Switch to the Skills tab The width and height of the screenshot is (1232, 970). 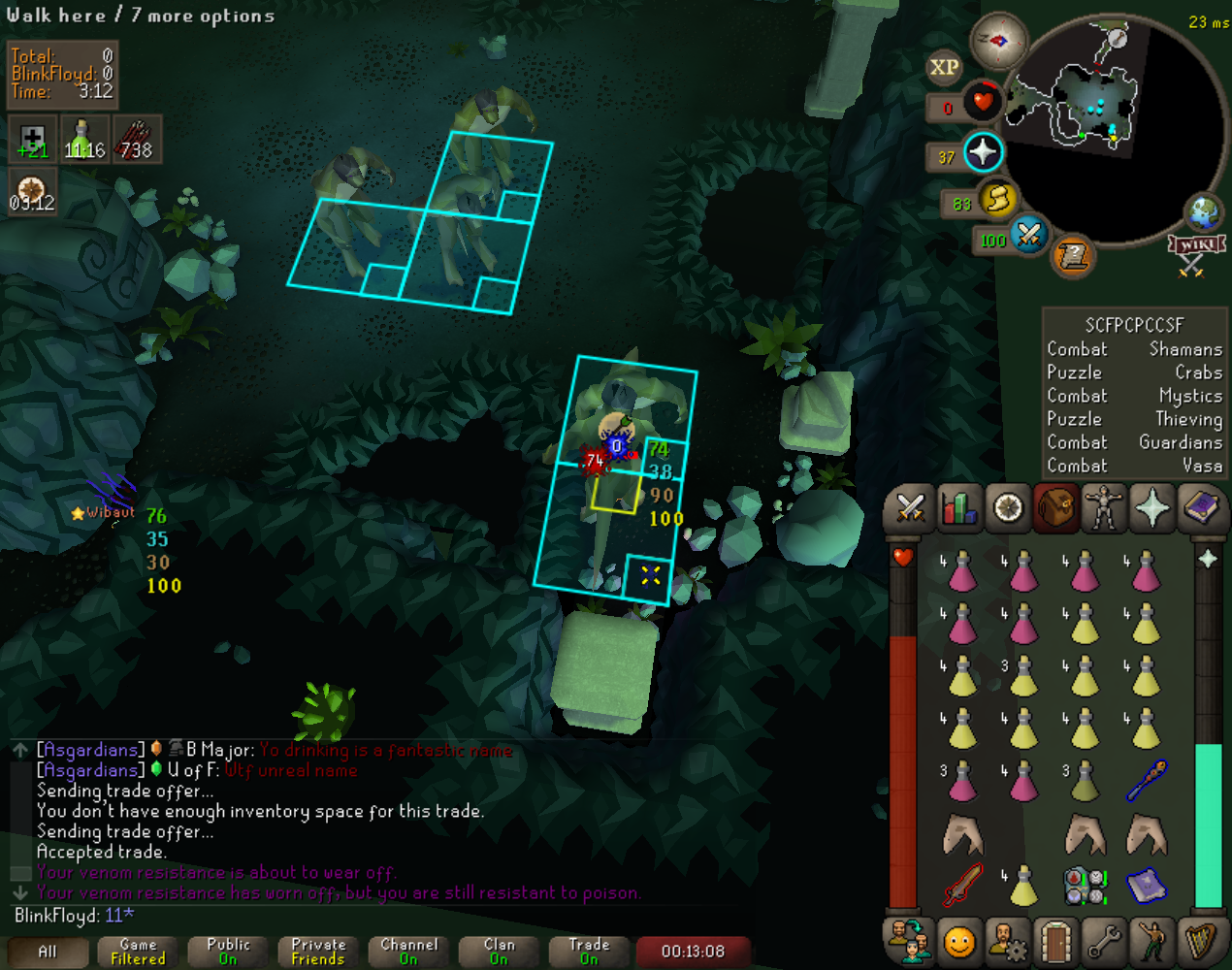click(x=958, y=507)
